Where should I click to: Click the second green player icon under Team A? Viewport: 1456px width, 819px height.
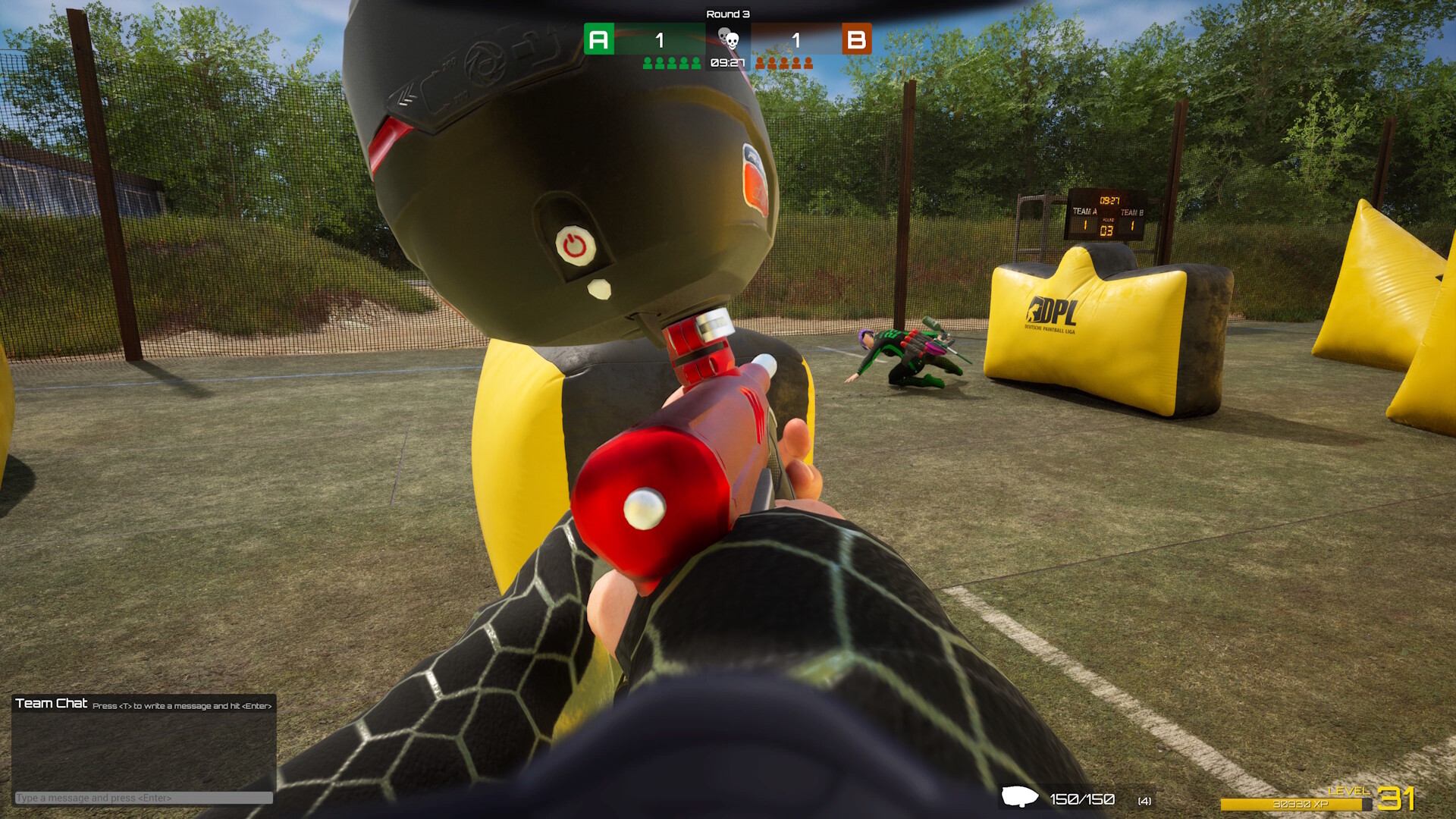(x=658, y=63)
